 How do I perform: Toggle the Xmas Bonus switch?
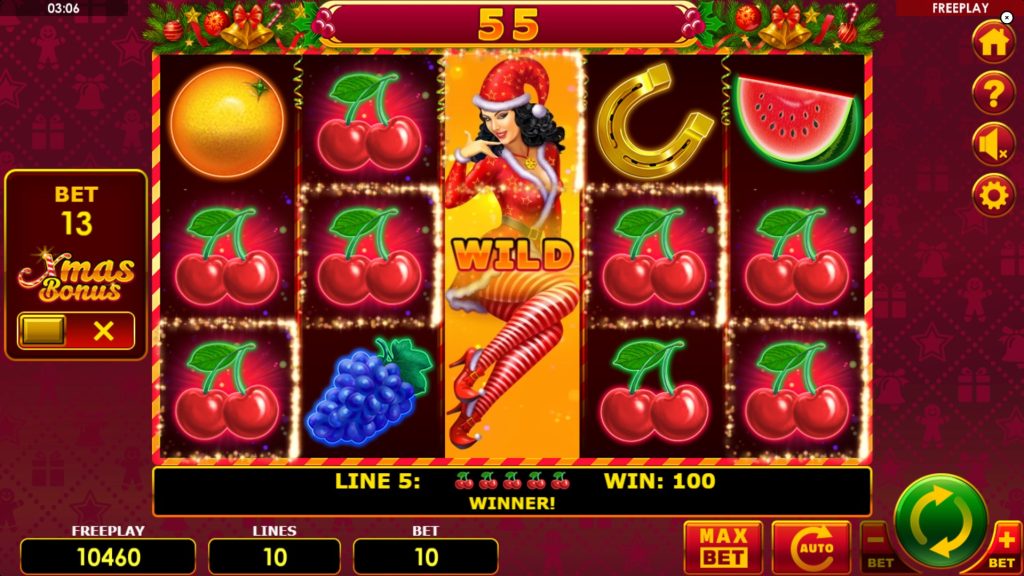76,331
